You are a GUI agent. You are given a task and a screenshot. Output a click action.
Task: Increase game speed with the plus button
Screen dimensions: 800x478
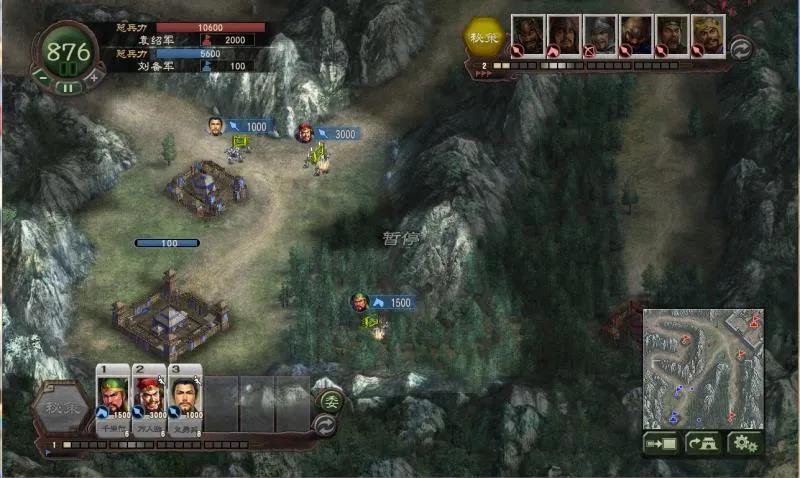coord(93,75)
